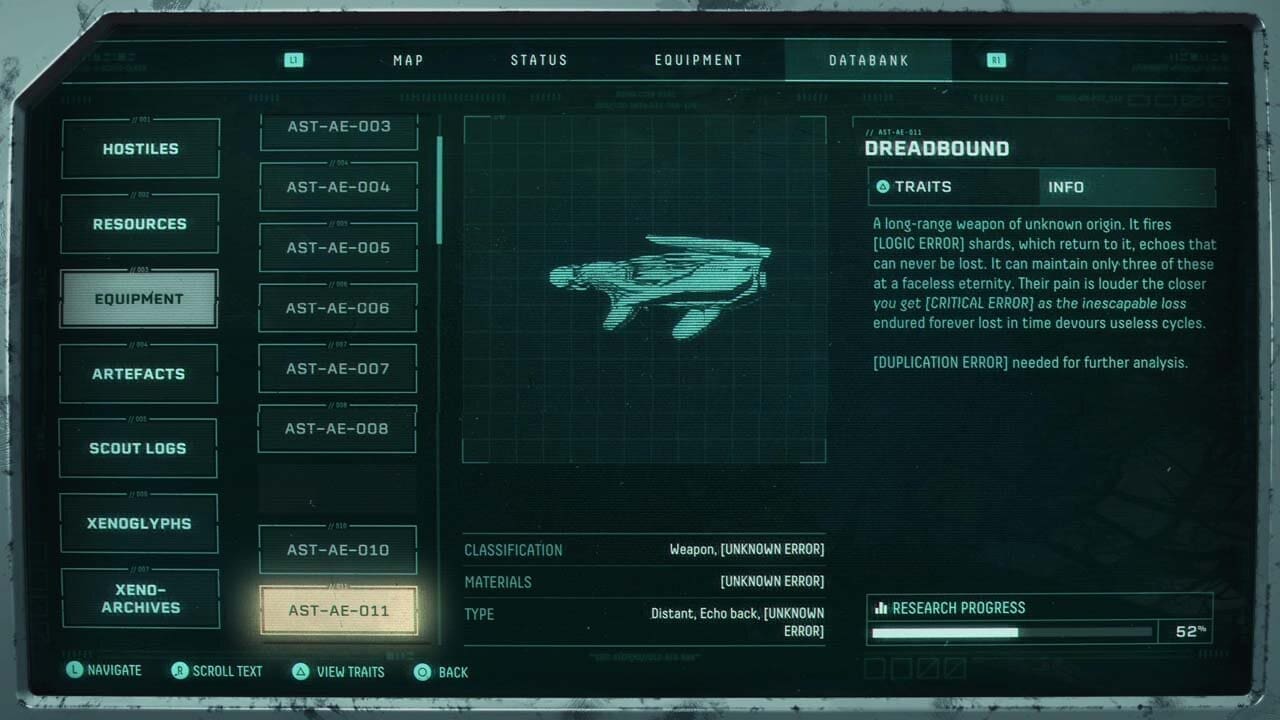Choose entry AST-AE-004

(338, 187)
